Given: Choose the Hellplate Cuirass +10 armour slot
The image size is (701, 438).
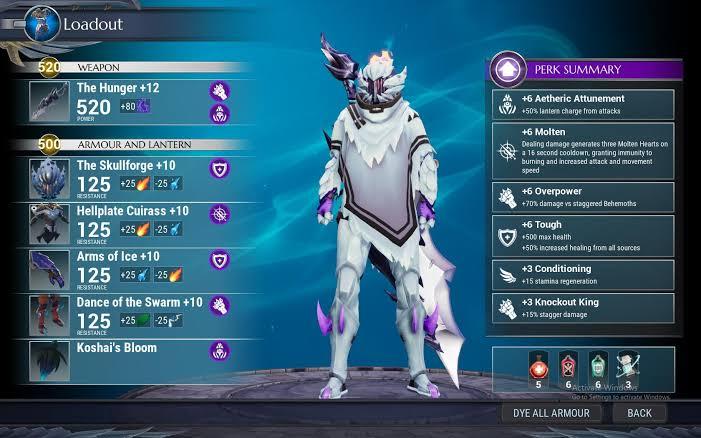Looking at the screenshot, I should [120, 224].
